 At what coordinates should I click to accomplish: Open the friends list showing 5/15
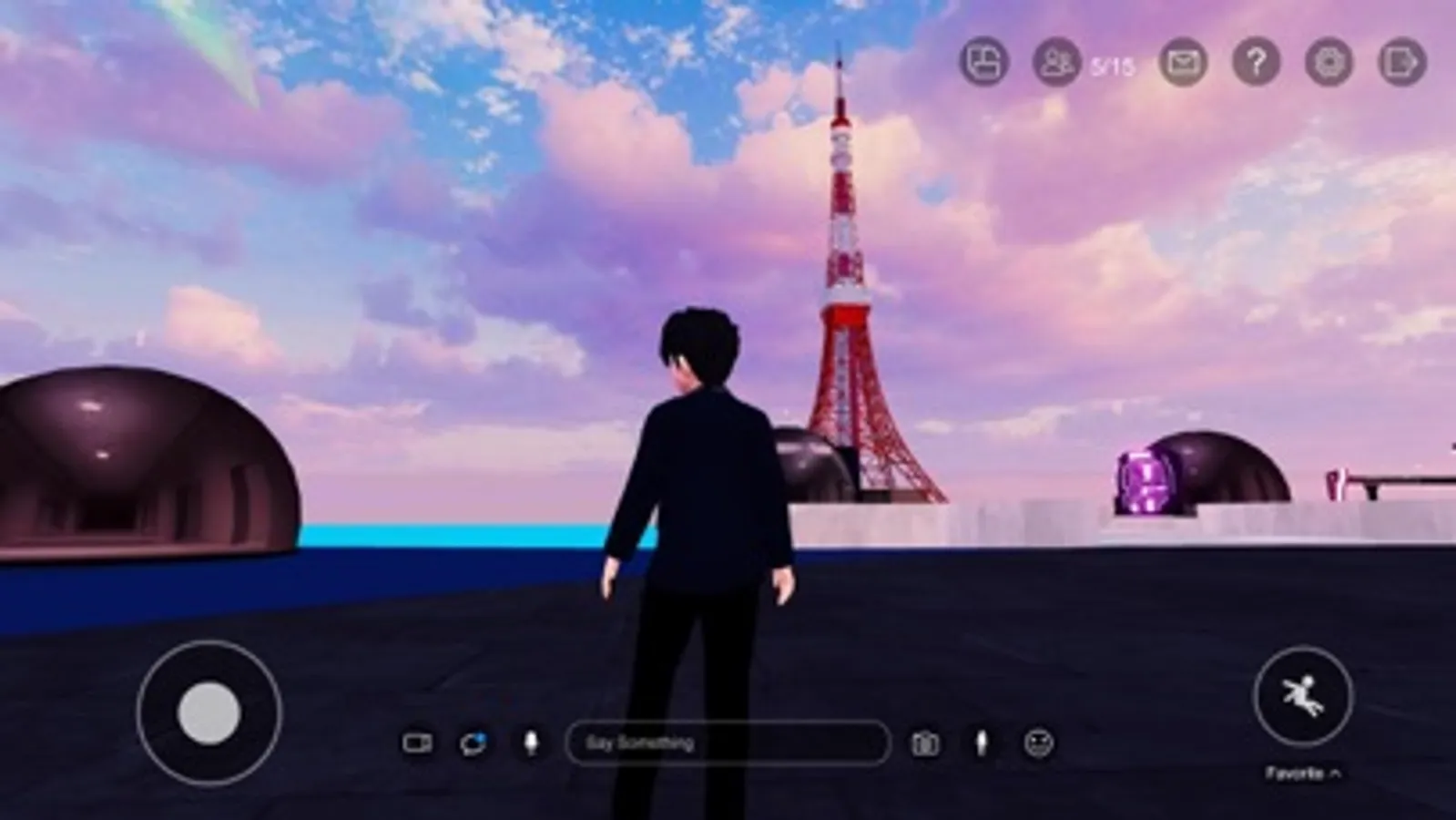click(1056, 62)
